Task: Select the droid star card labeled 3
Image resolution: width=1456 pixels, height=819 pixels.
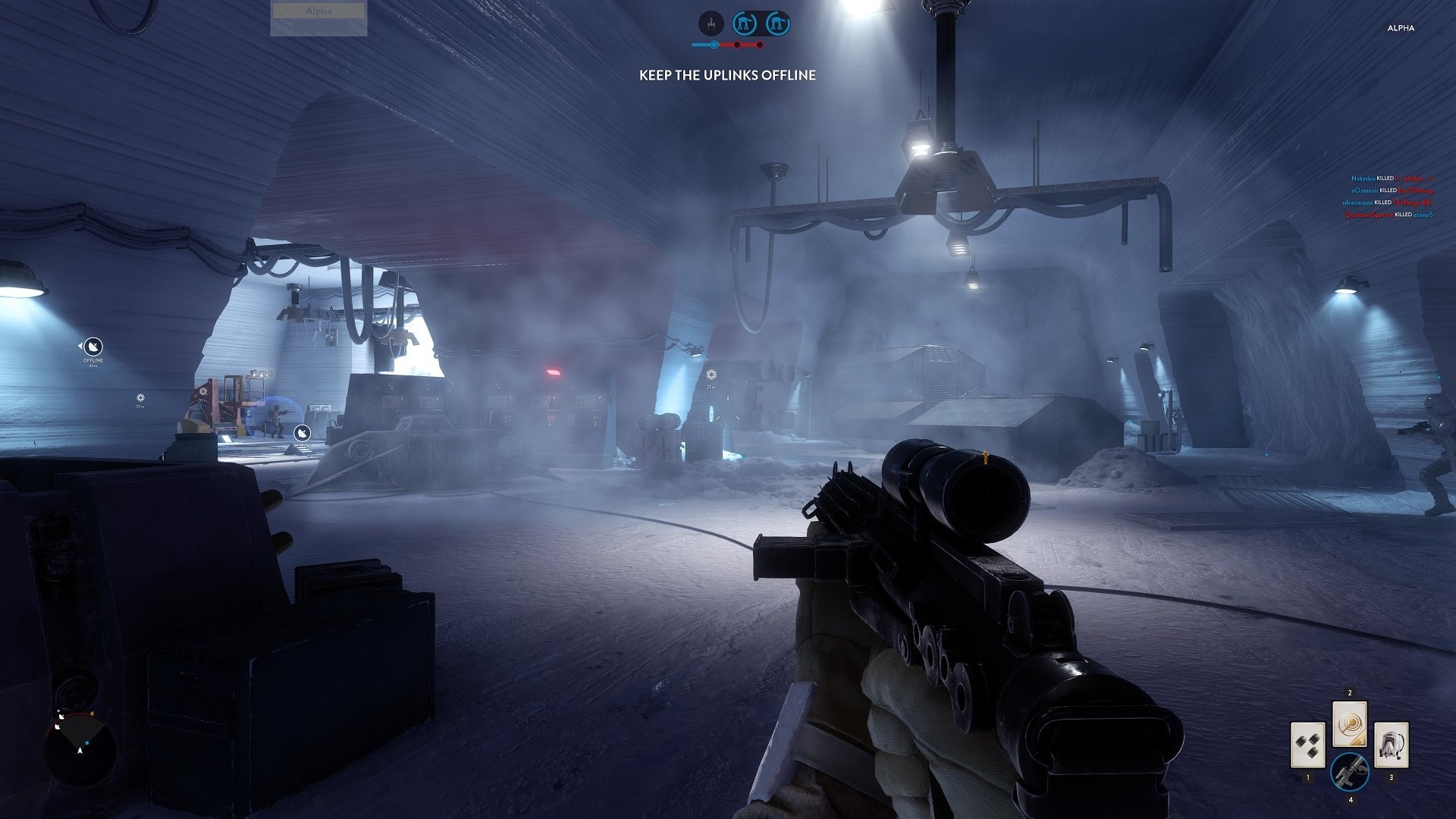Action: pos(1392,746)
